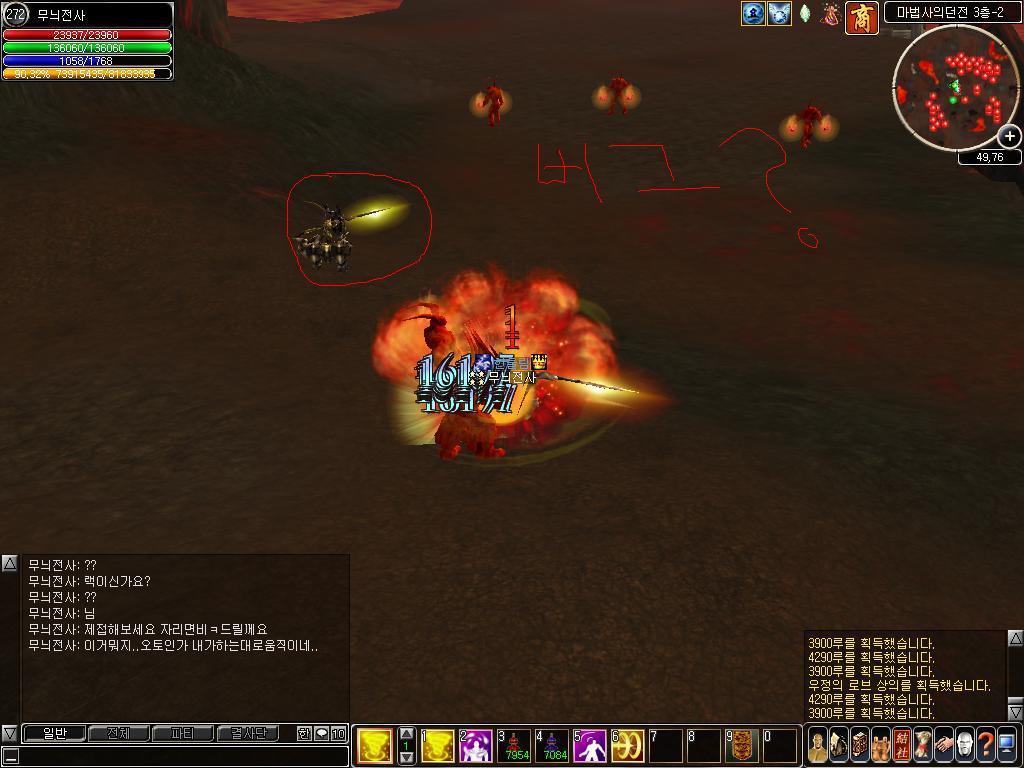
Task: Open the red 商 merchant icon
Action: click(x=862, y=17)
